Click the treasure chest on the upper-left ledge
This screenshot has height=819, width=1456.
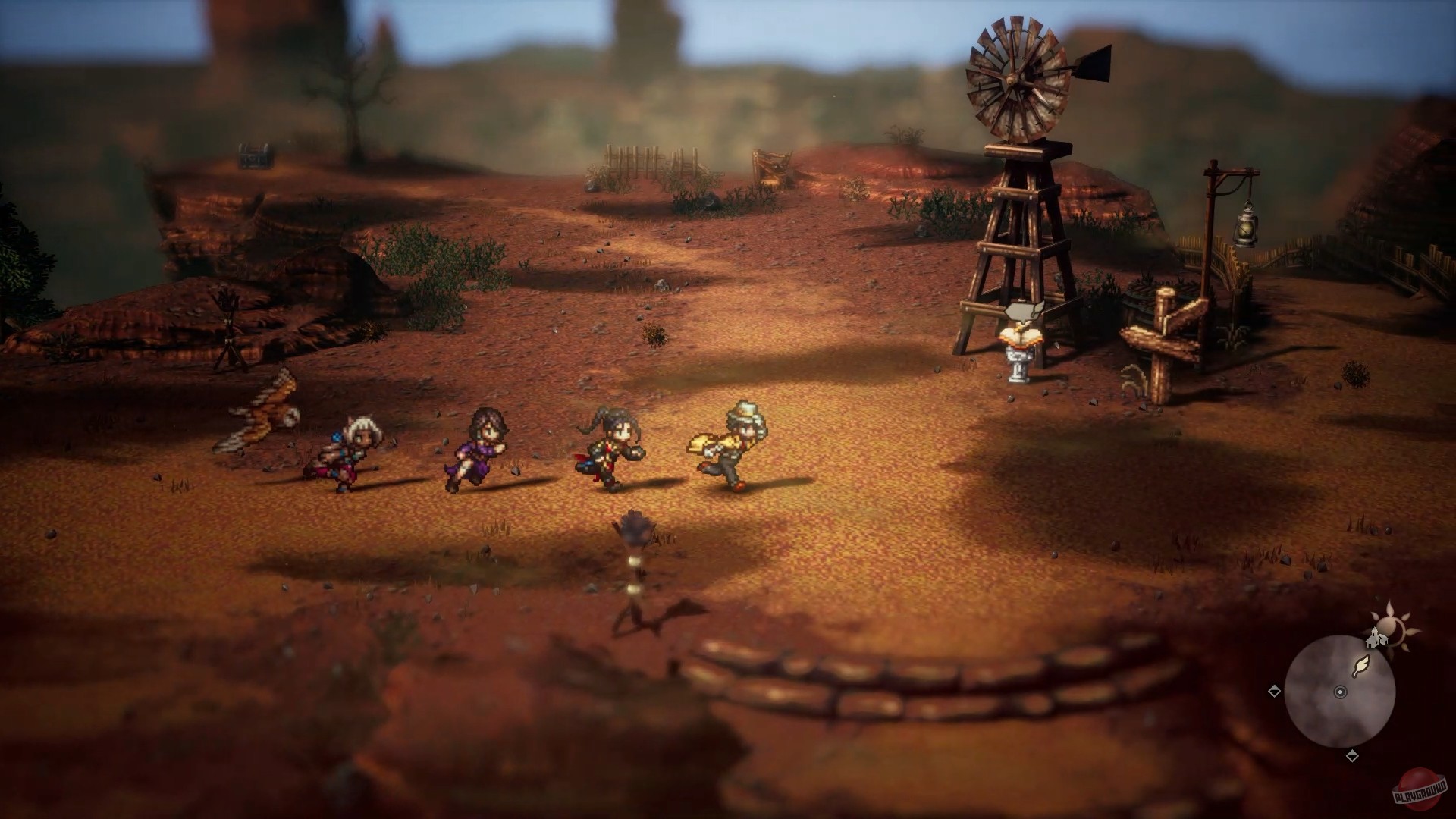pos(253,154)
